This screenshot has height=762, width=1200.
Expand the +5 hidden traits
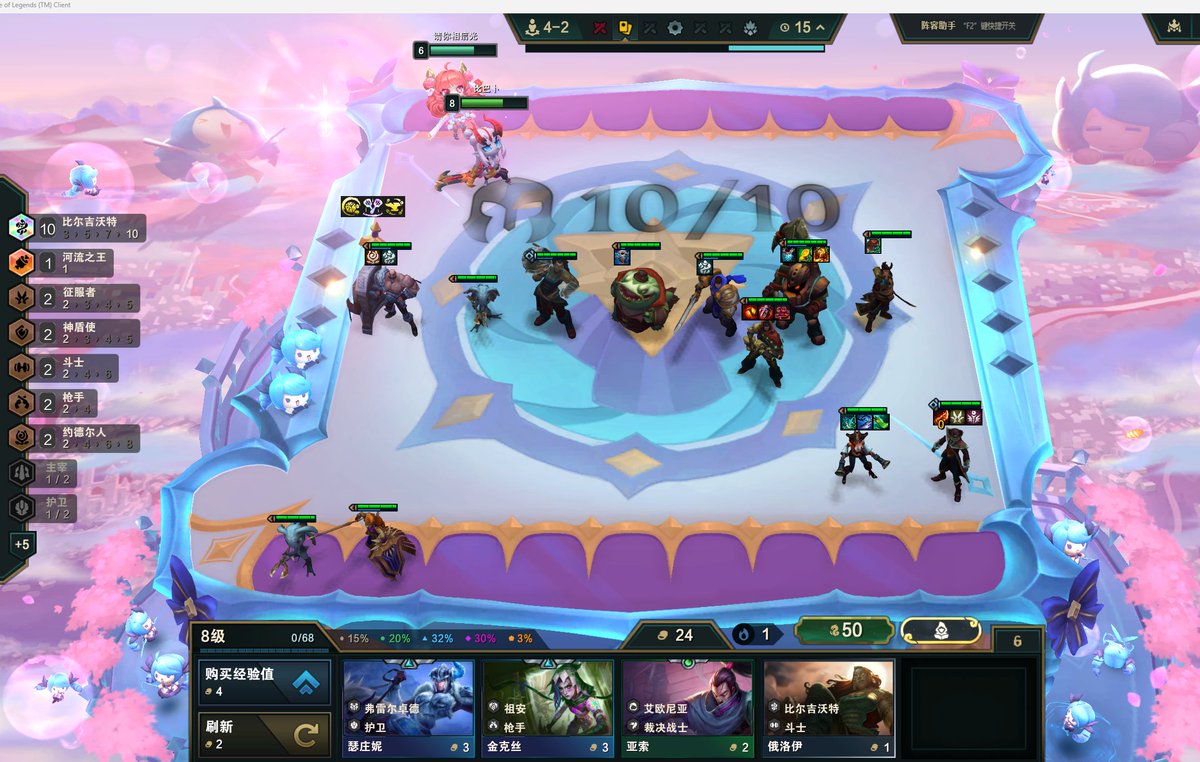(22, 544)
